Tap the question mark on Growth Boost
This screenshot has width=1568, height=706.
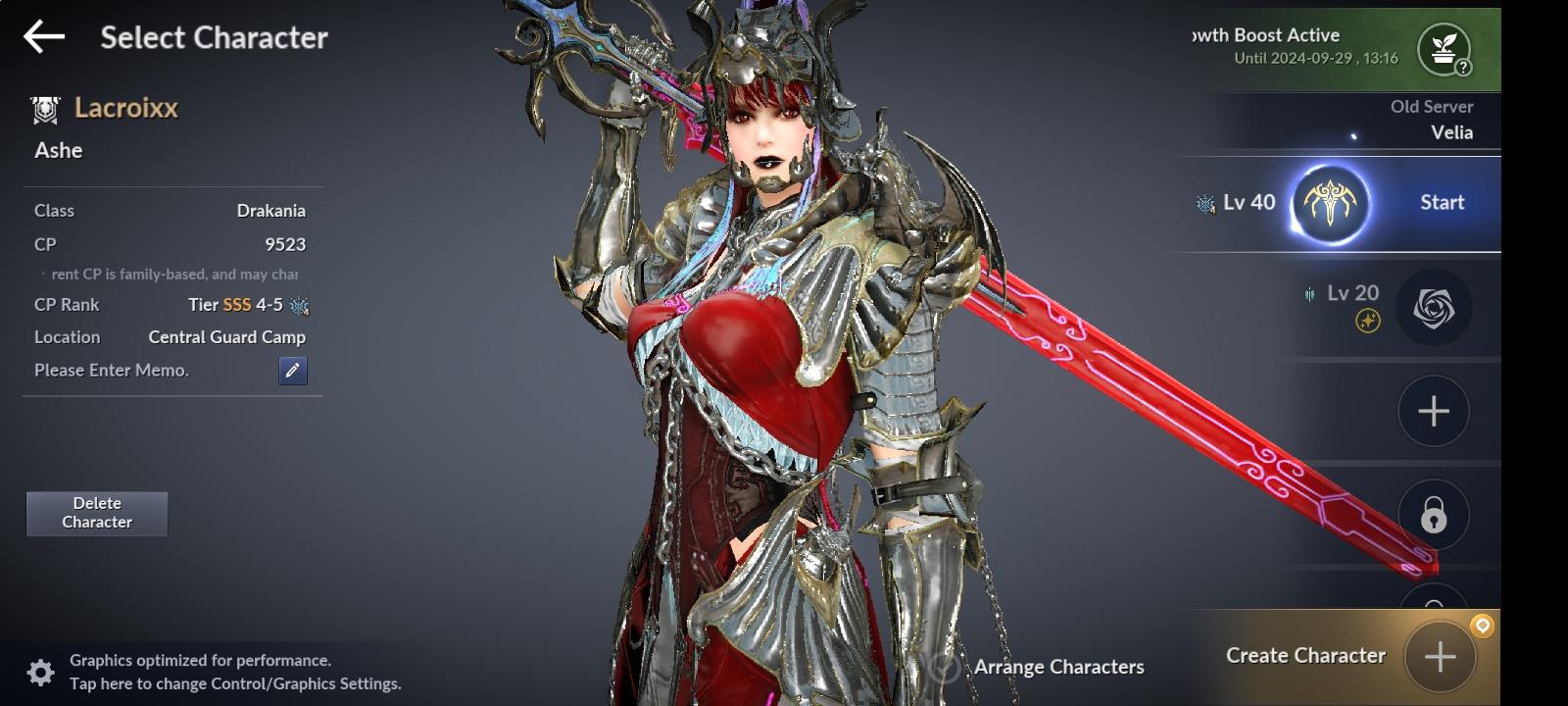(1463, 69)
